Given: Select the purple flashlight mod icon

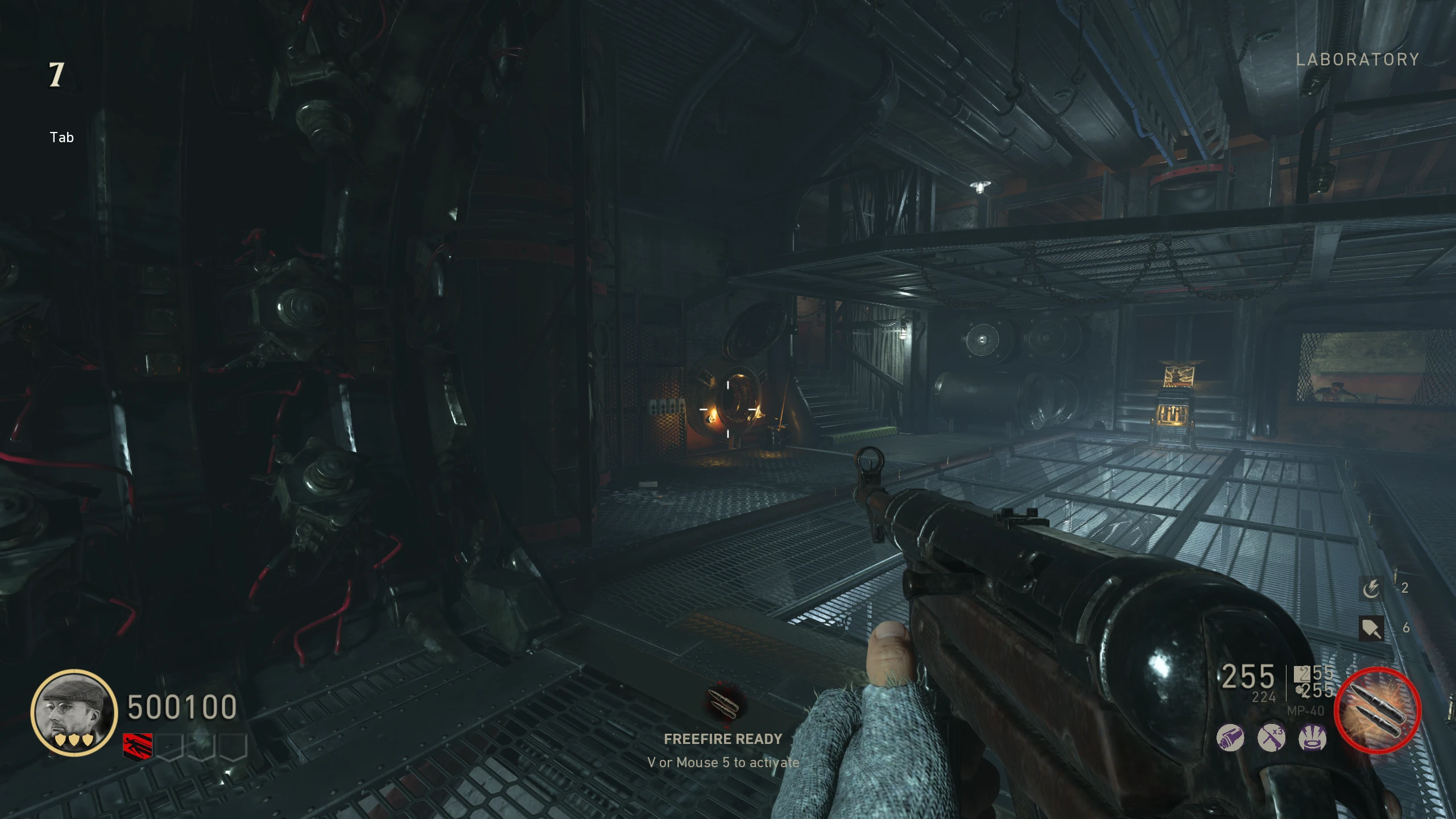Looking at the screenshot, I should pos(1230,738).
